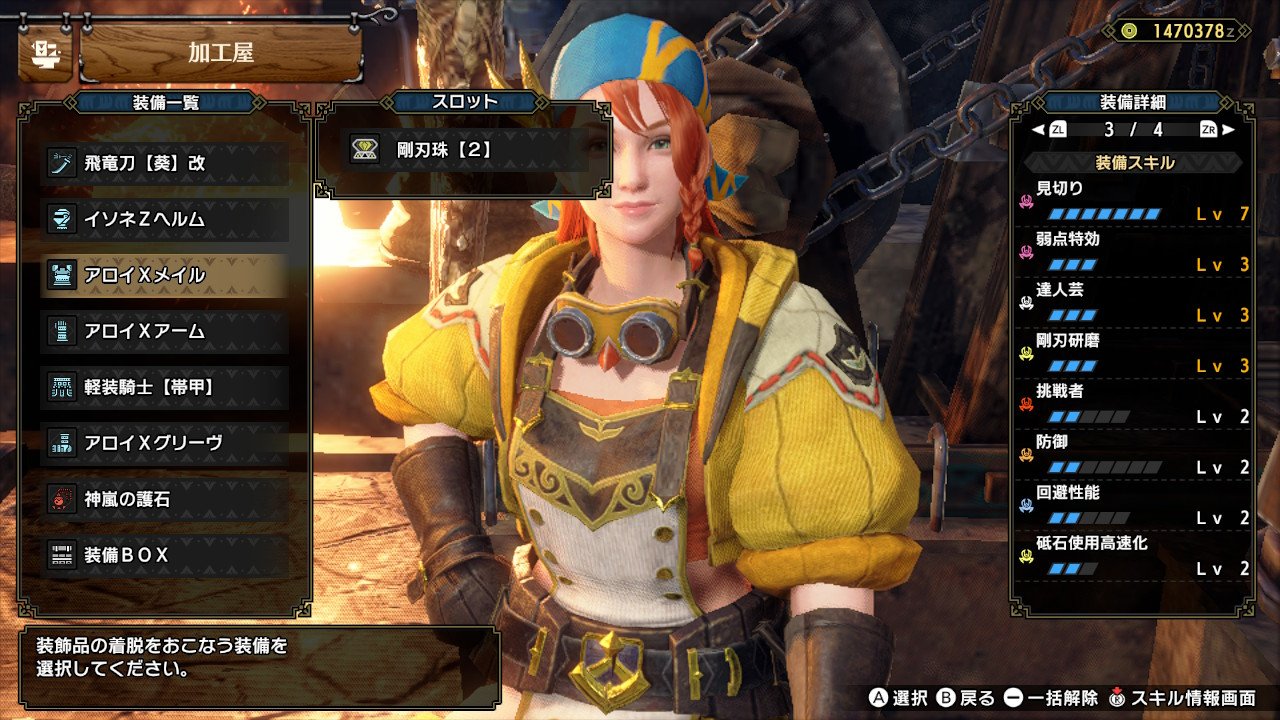Choose the イソネZヘルム helmet entry
This screenshot has width=1280, height=720.
pyautogui.click(x=165, y=219)
